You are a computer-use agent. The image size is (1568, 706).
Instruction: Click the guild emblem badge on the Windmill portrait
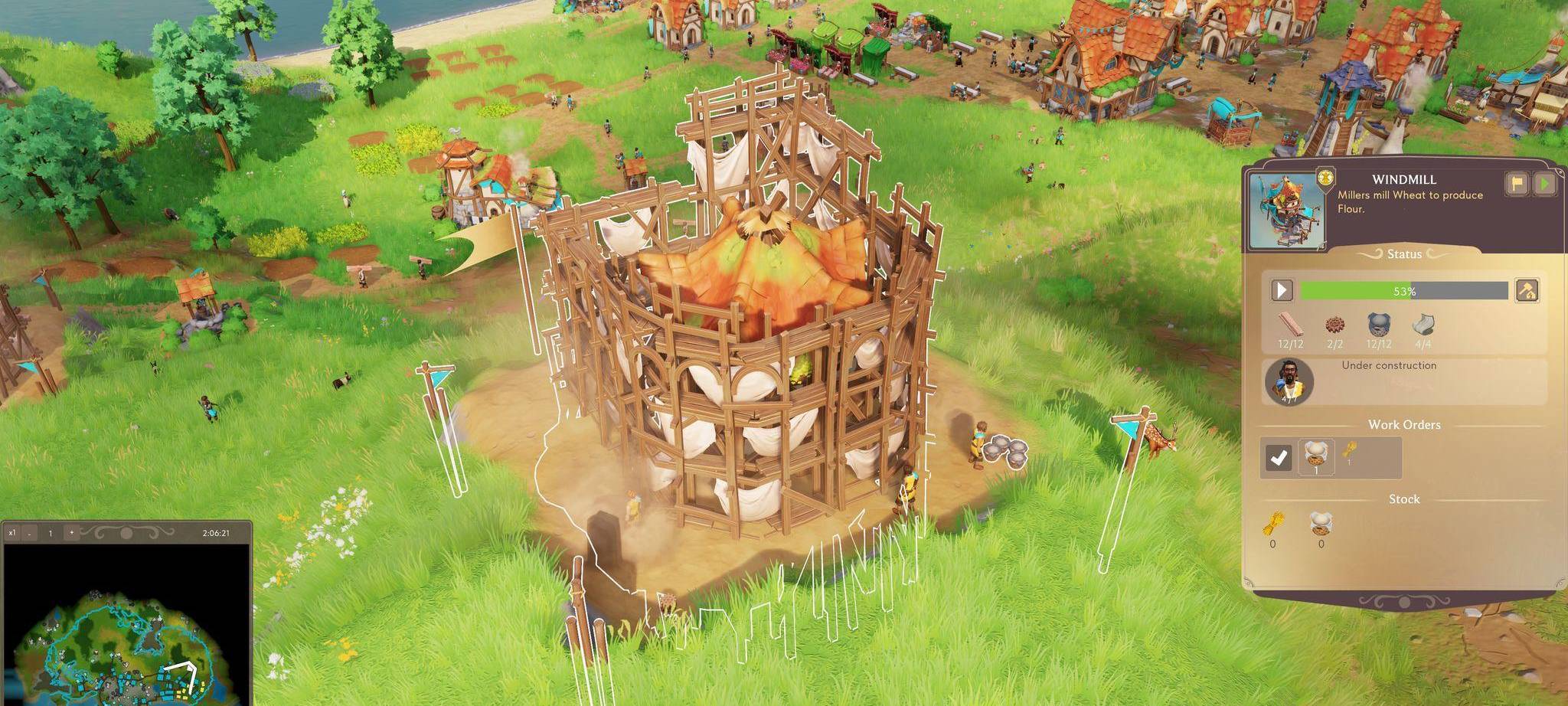pyautogui.click(x=1325, y=175)
